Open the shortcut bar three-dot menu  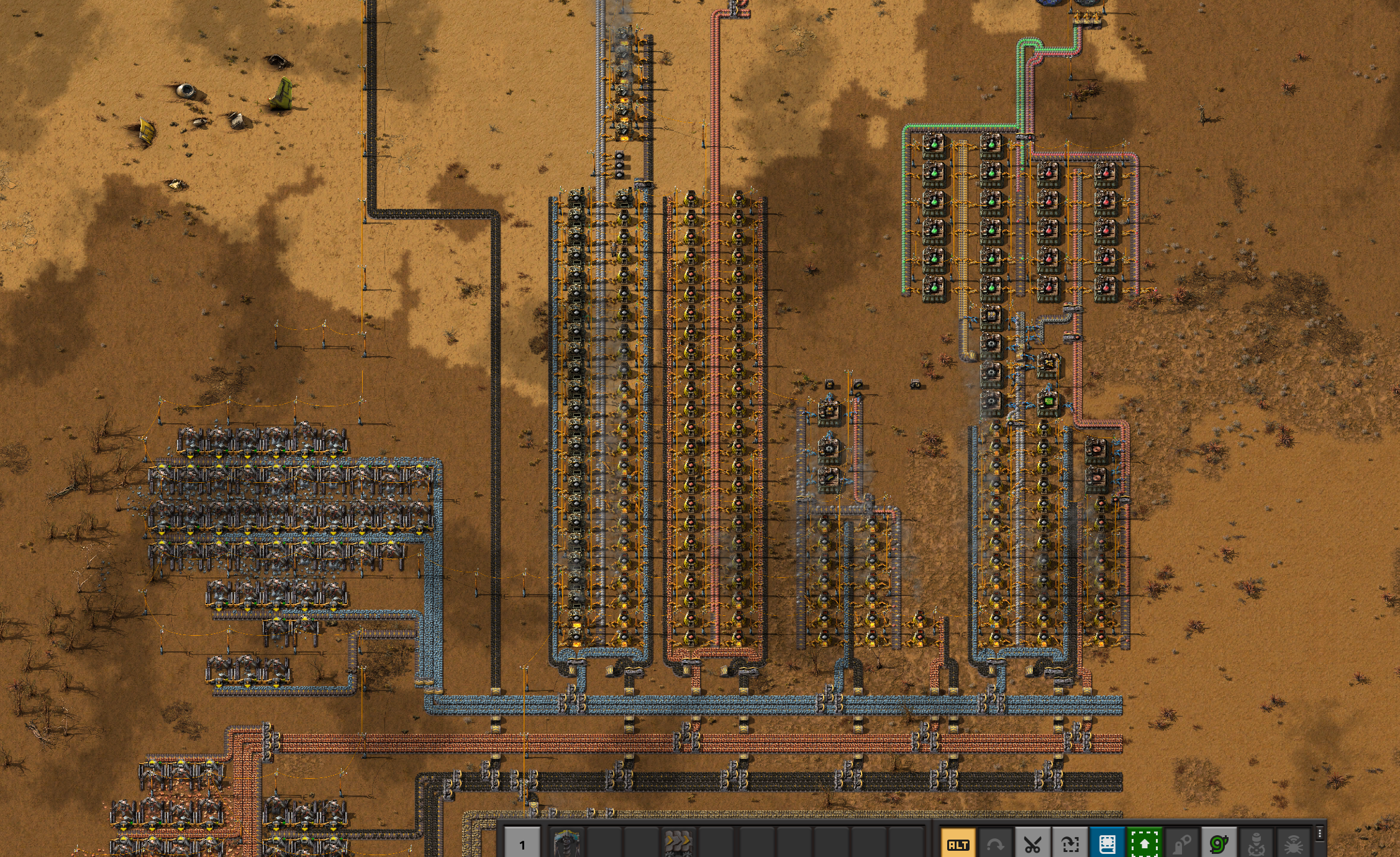point(1320,833)
